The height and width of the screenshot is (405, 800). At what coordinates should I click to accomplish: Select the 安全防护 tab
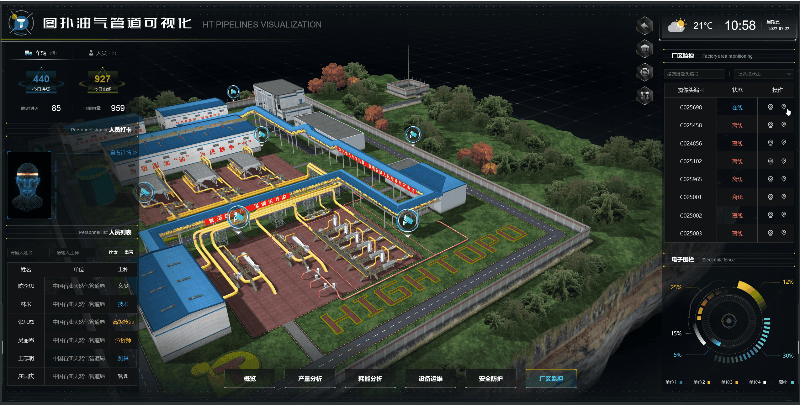[x=493, y=378]
